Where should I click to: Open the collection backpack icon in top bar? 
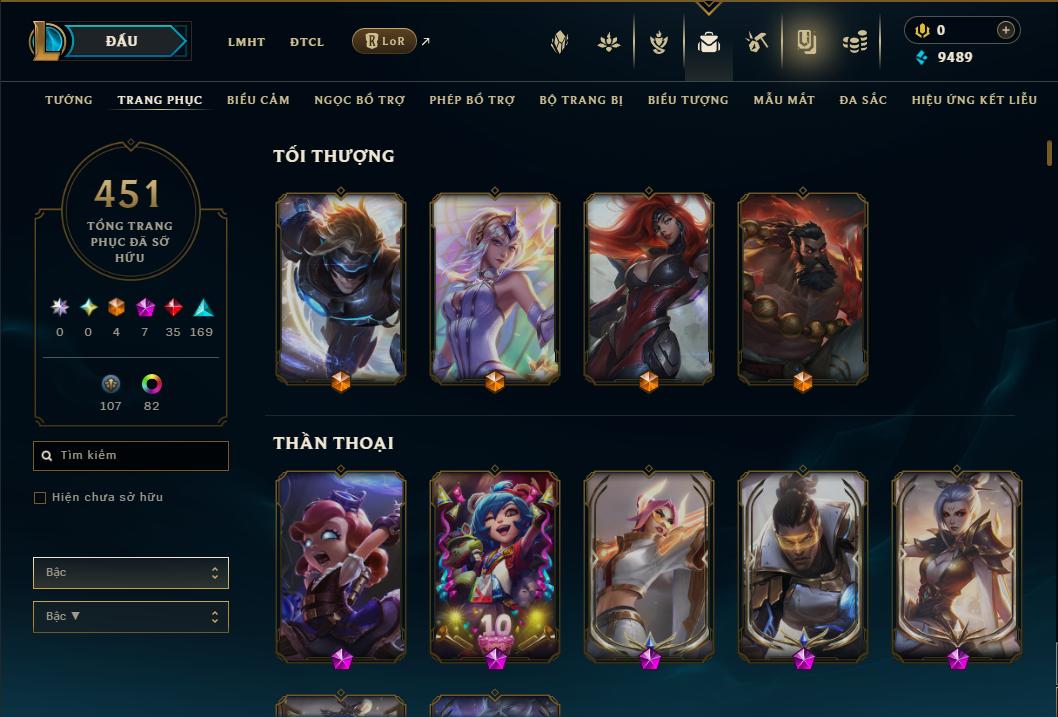(x=709, y=42)
